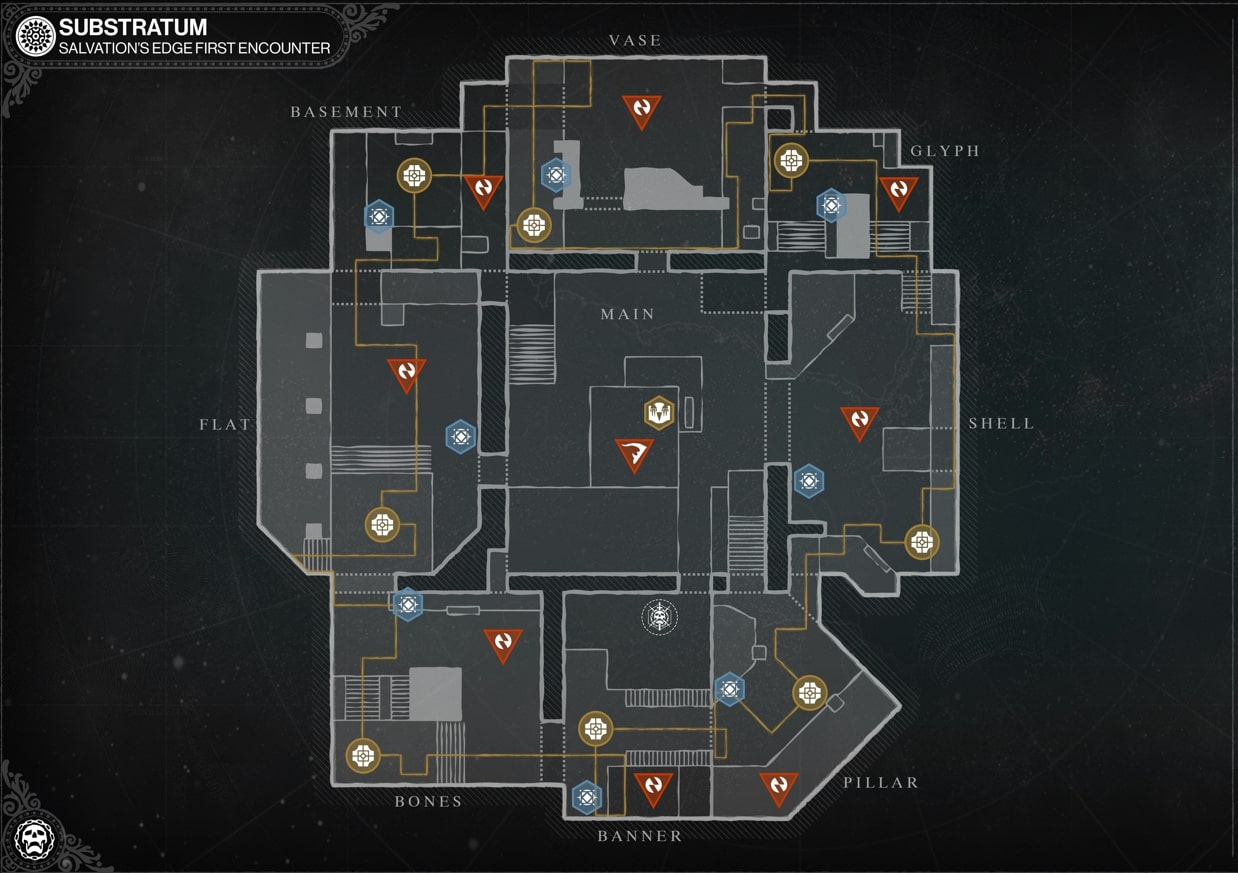Select the gold plate marker in Glyph
Viewport: 1238px width, 873px height.
pyautogui.click(x=791, y=160)
